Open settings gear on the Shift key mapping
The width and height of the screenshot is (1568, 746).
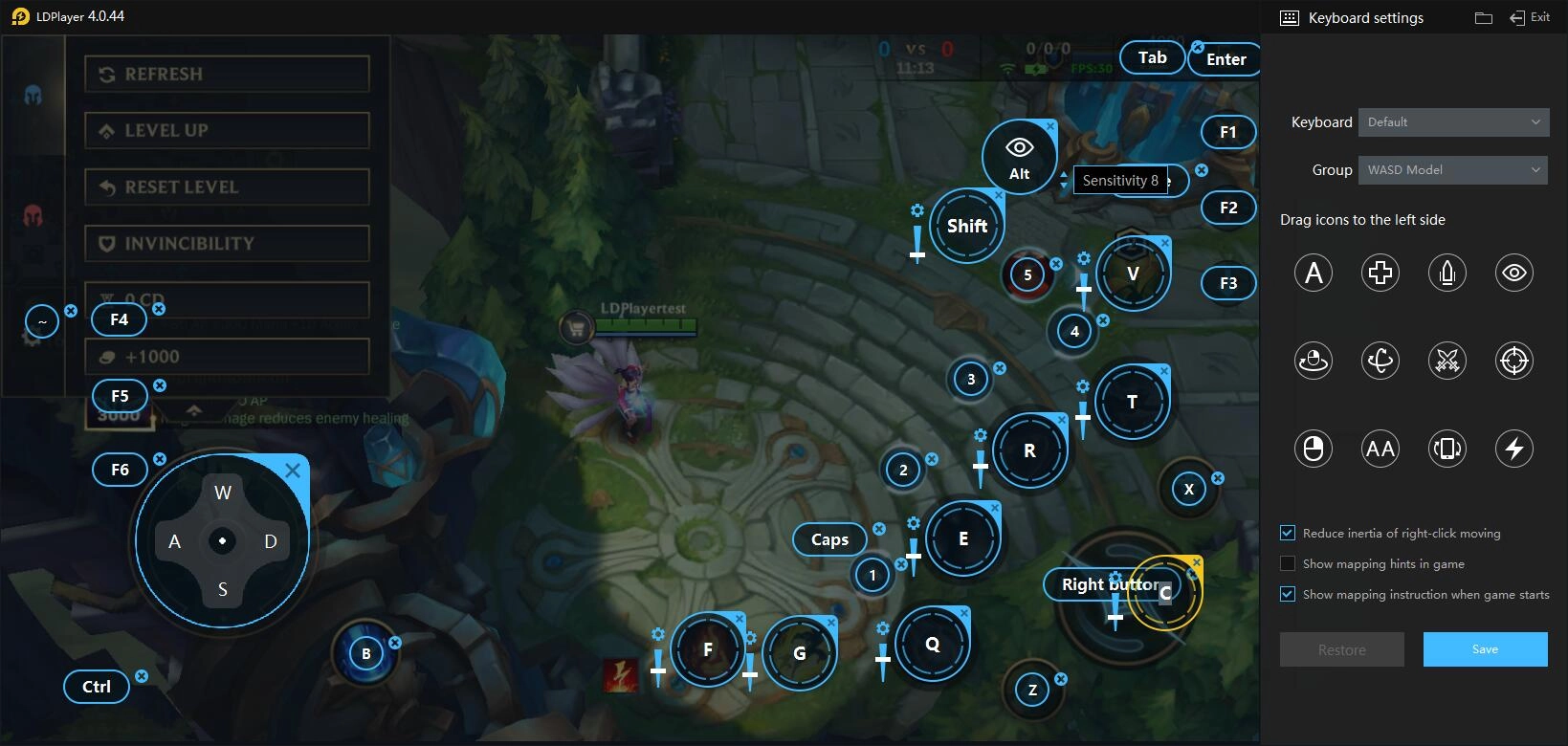917,208
